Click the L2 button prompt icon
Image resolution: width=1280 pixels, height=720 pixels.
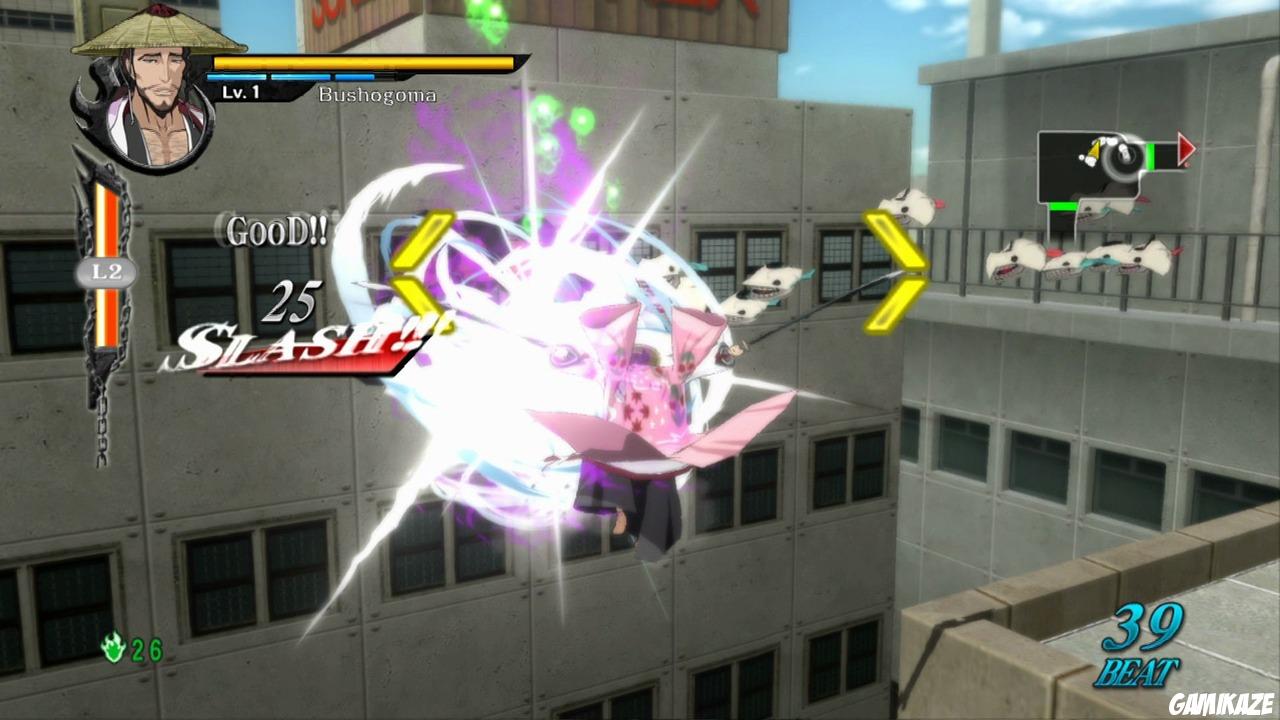108,272
